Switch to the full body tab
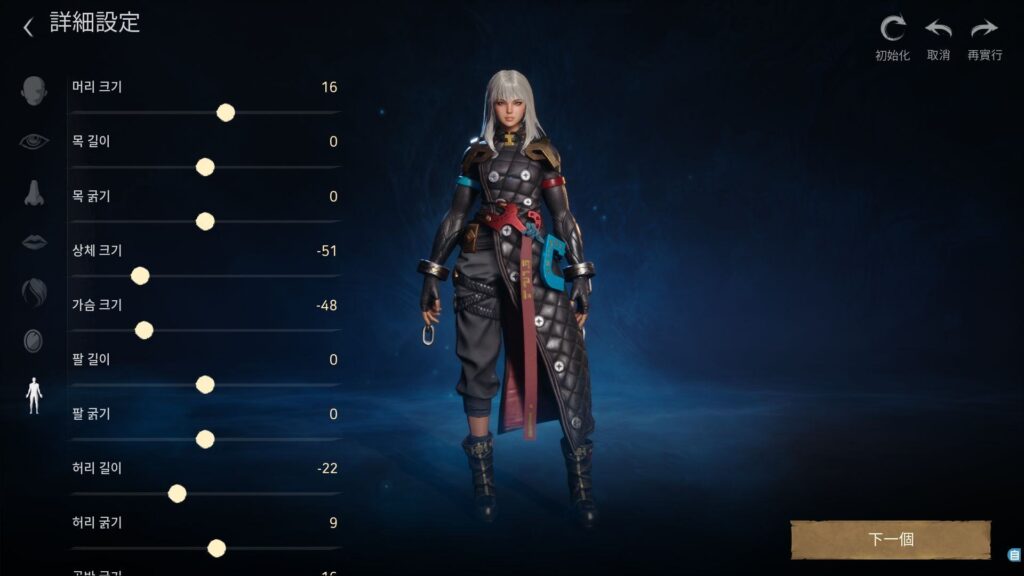The image size is (1024, 576). tap(34, 395)
